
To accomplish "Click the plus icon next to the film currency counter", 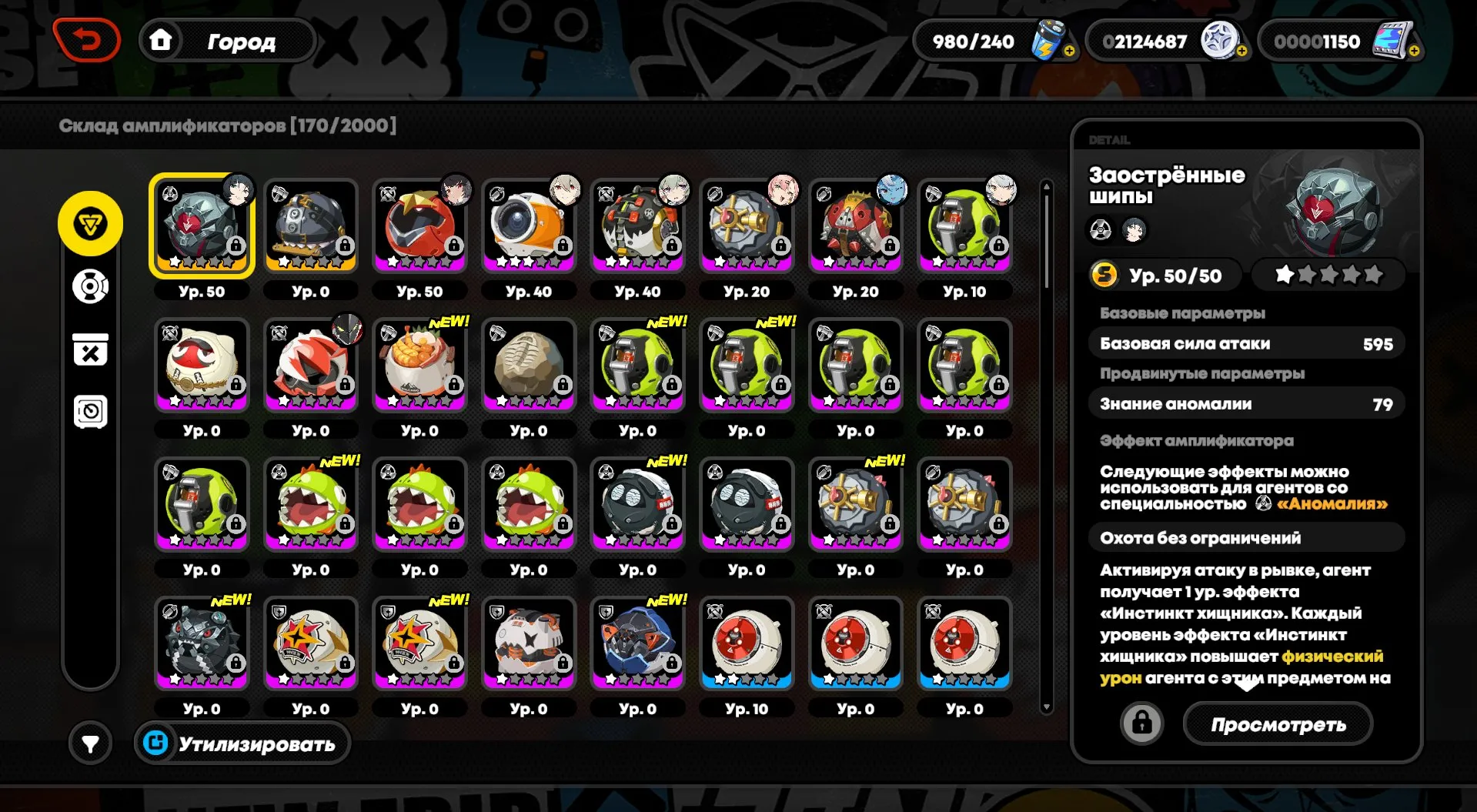I will (1413, 49).
